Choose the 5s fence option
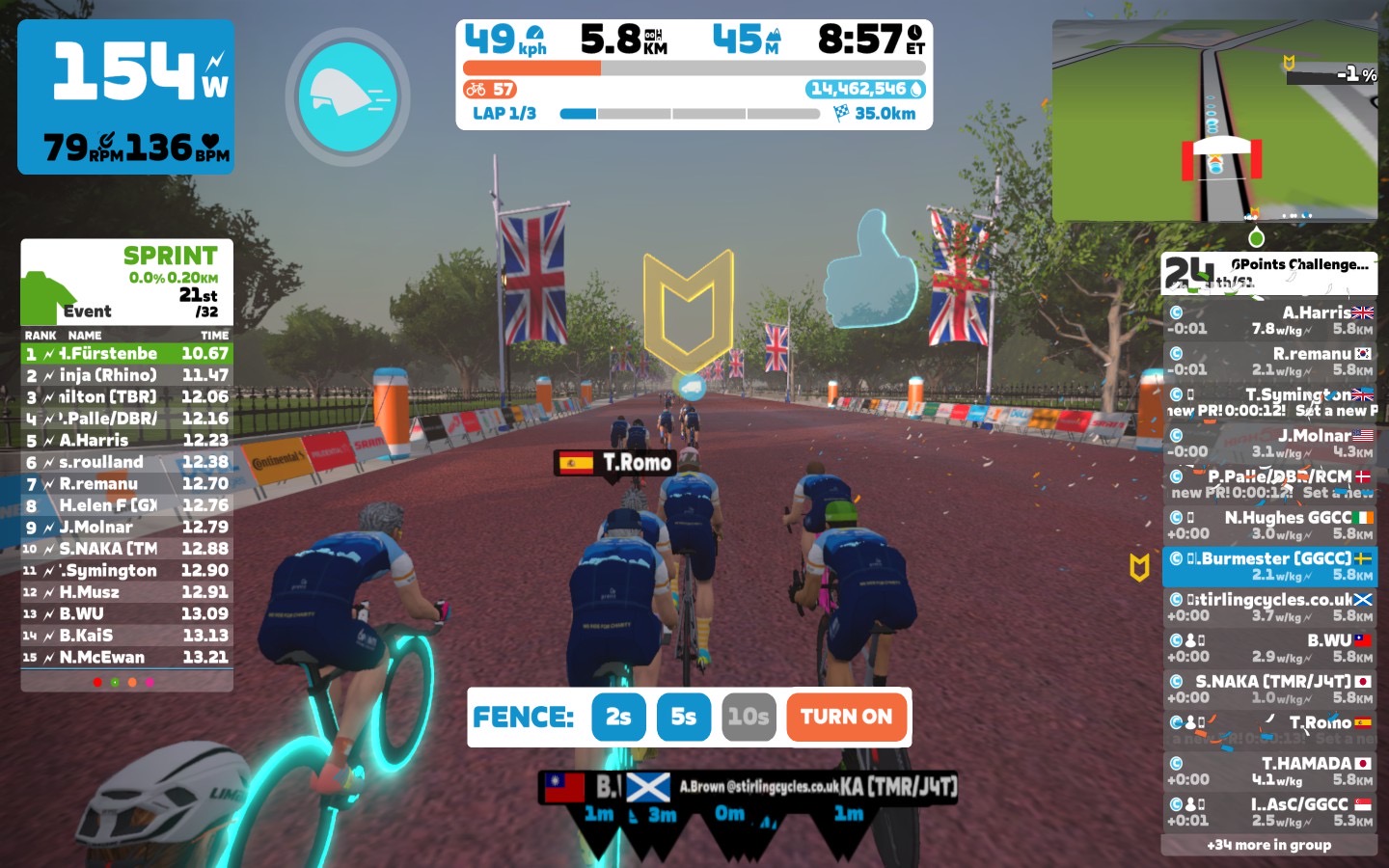This screenshot has width=1389, height=868. (x=683, y=717)
